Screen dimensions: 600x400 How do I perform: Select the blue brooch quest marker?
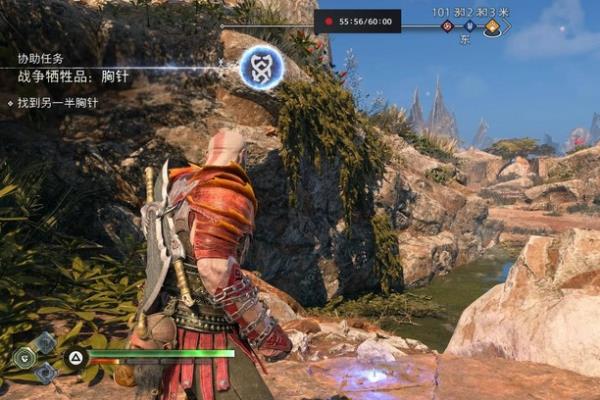[x=261, y=67]
